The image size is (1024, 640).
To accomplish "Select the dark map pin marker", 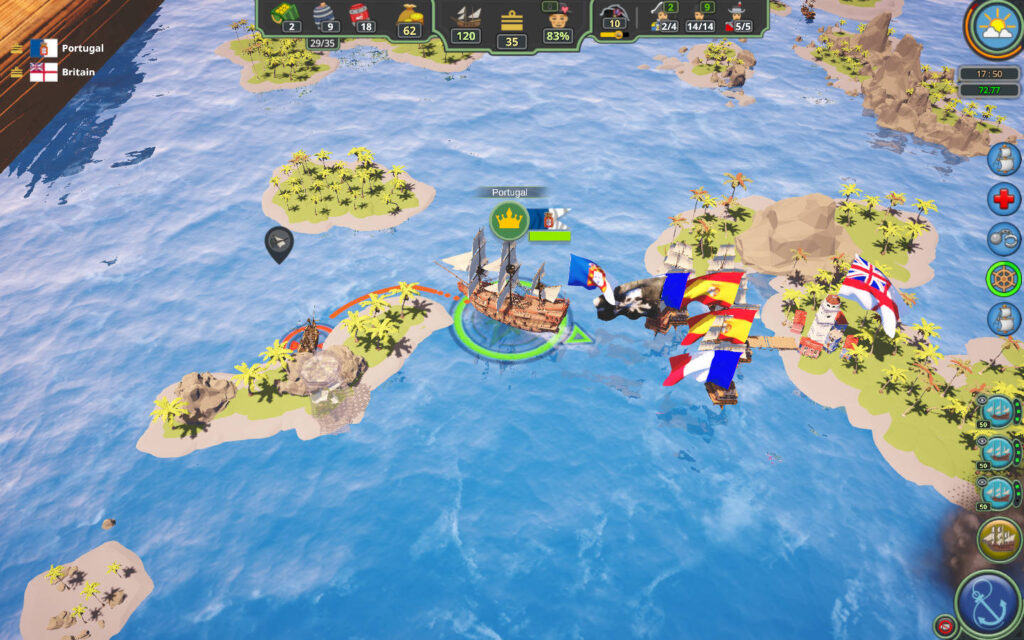I will click(278, 243).
